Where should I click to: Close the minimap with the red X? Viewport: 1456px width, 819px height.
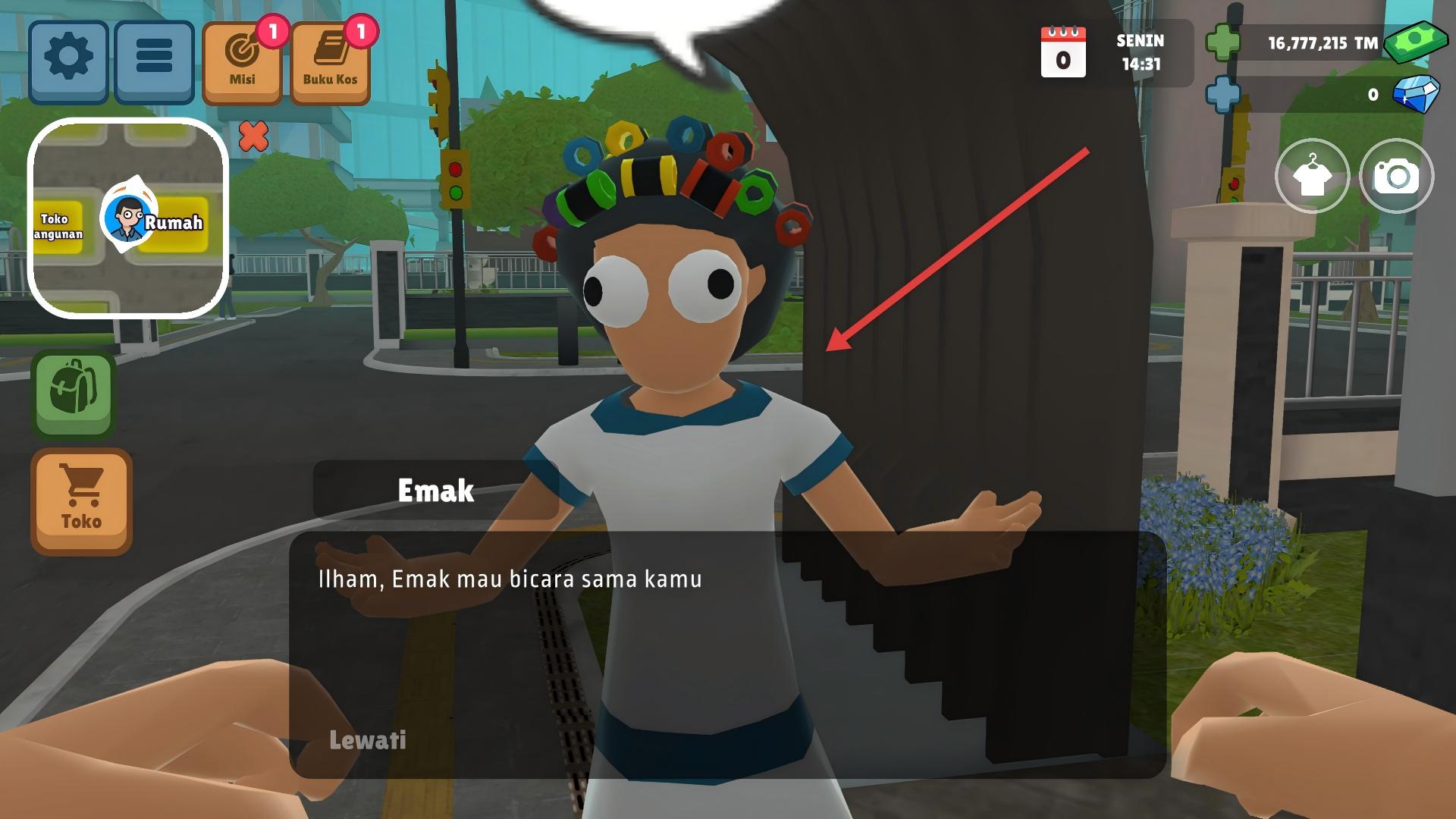253,136
